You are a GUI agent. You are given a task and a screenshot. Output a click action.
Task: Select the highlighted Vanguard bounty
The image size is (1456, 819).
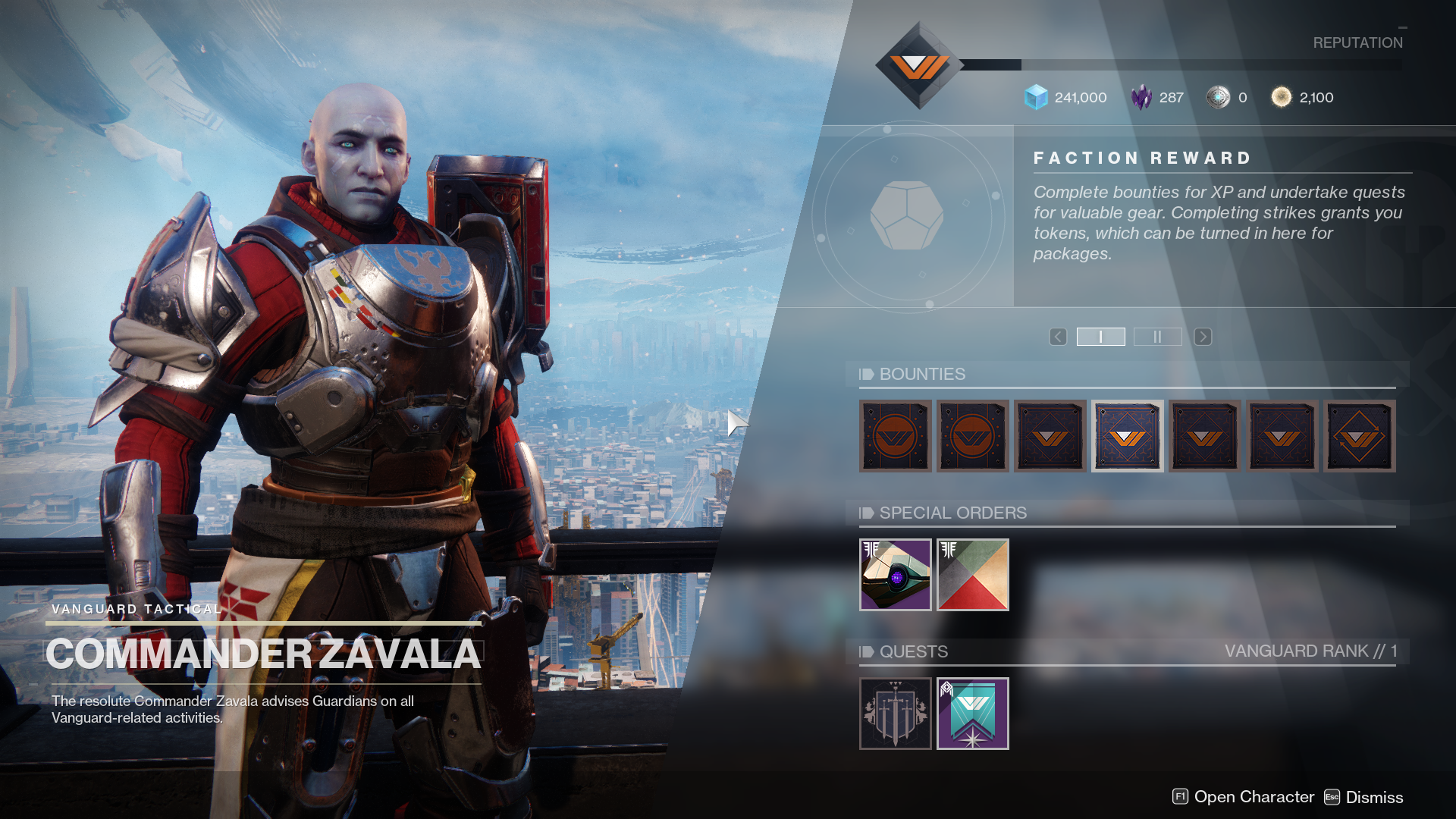coord(1127,436)
